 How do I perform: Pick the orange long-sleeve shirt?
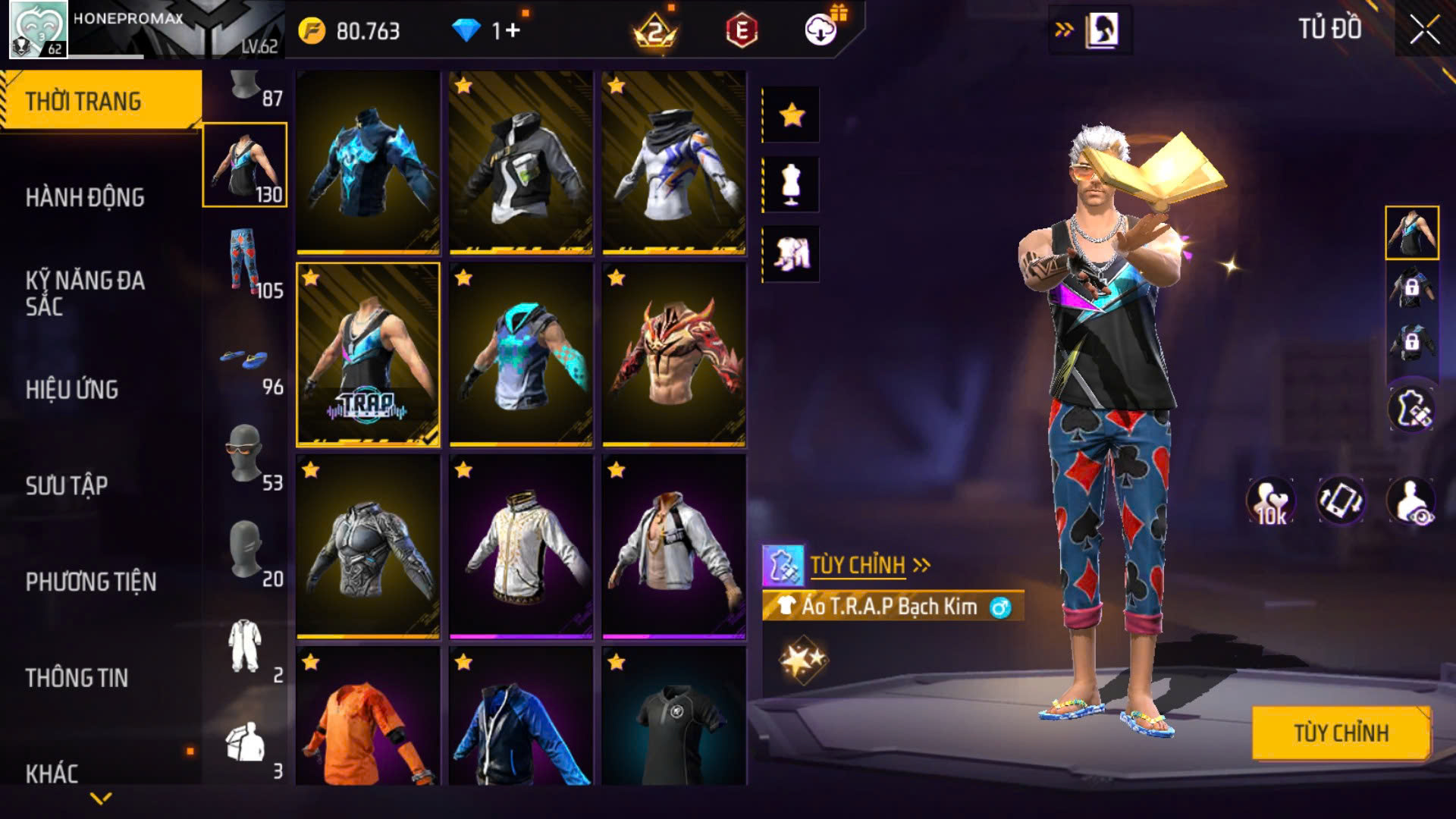click(368, 717)
